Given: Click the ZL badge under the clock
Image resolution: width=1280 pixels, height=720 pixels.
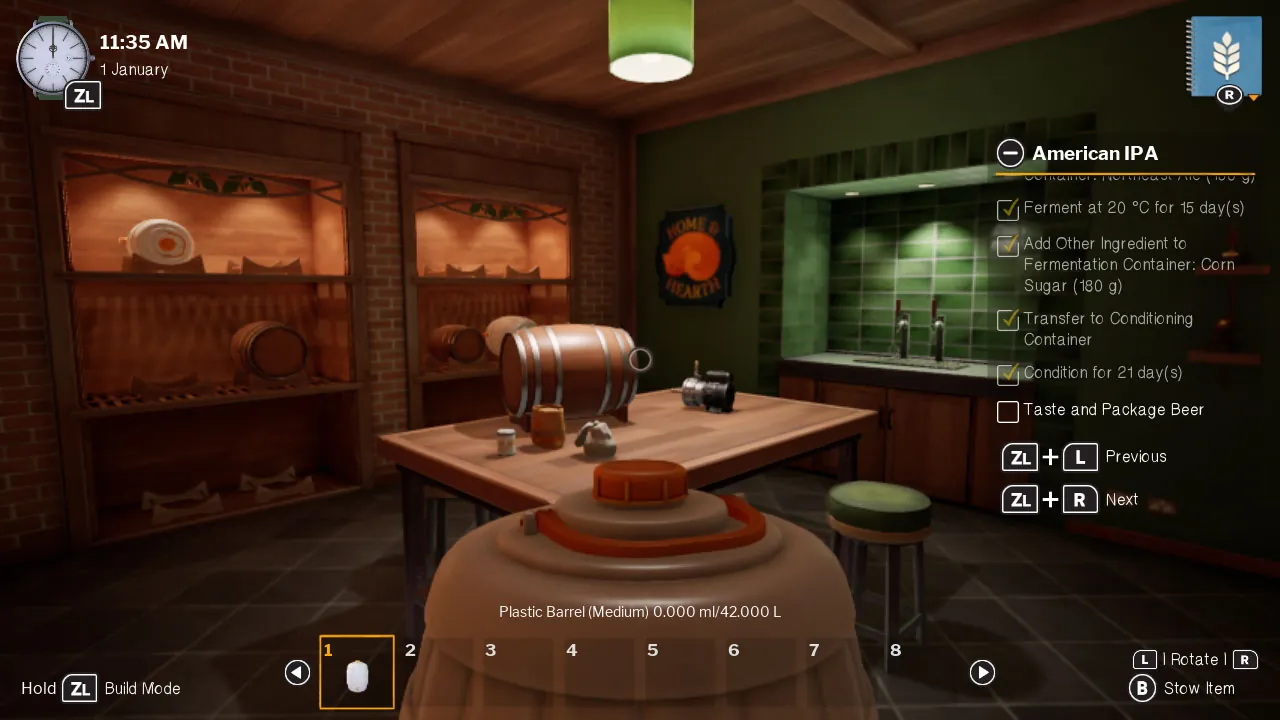Looking at the screenshot, I should click(x=83, y=95).
